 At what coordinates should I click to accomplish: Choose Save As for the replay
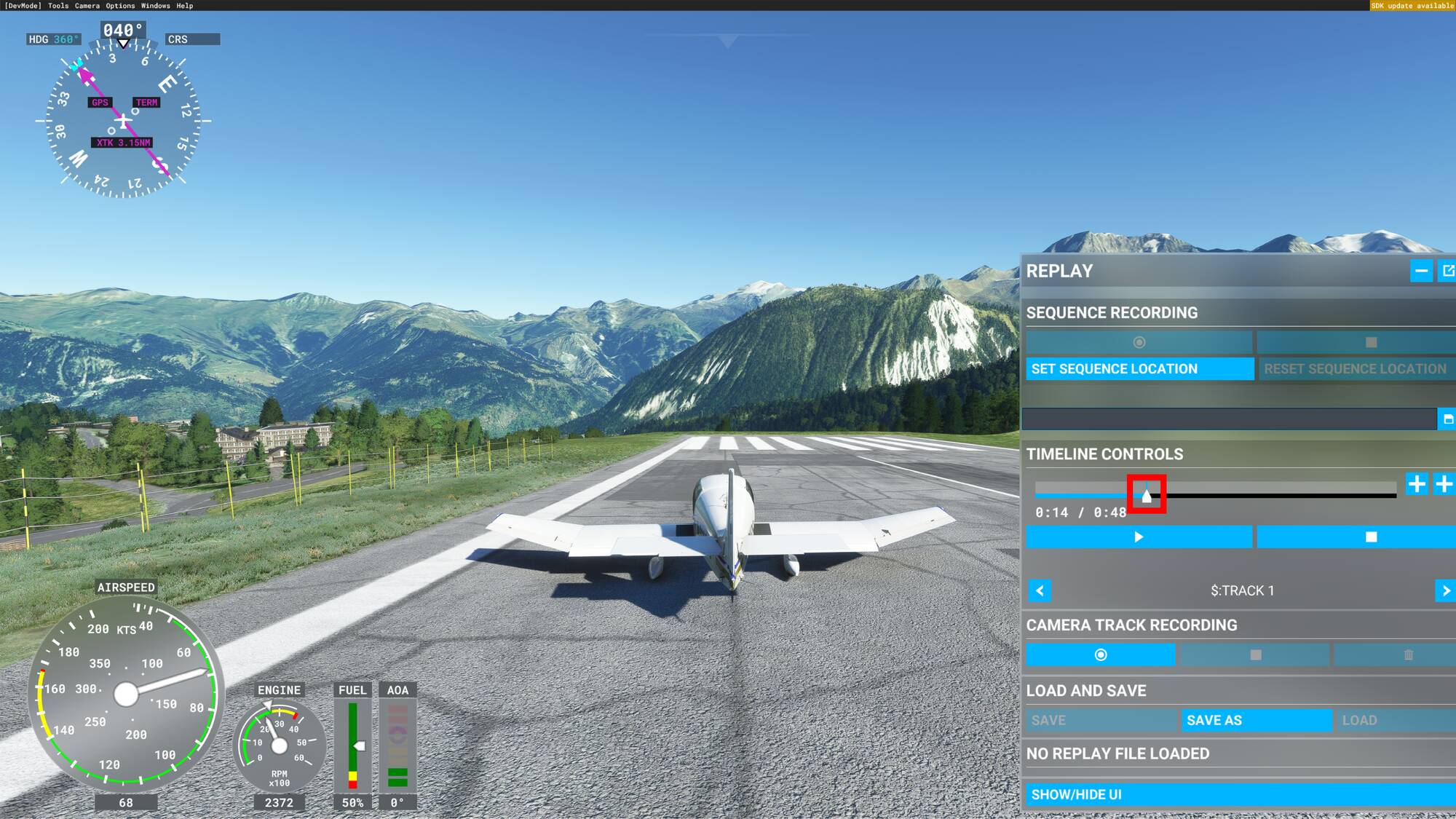click(x=1257, y=721)
